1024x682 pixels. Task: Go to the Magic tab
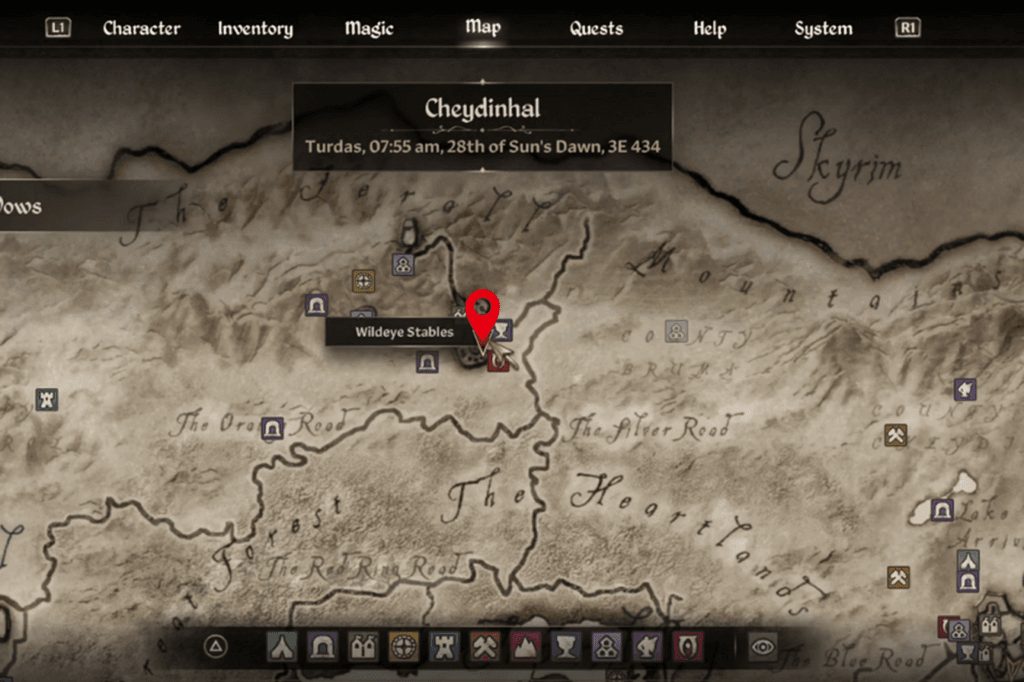coord(369,28)
